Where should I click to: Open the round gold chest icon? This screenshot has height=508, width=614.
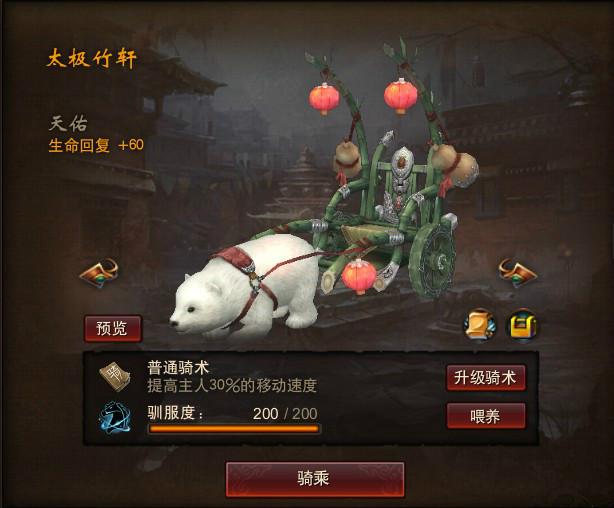521,324
